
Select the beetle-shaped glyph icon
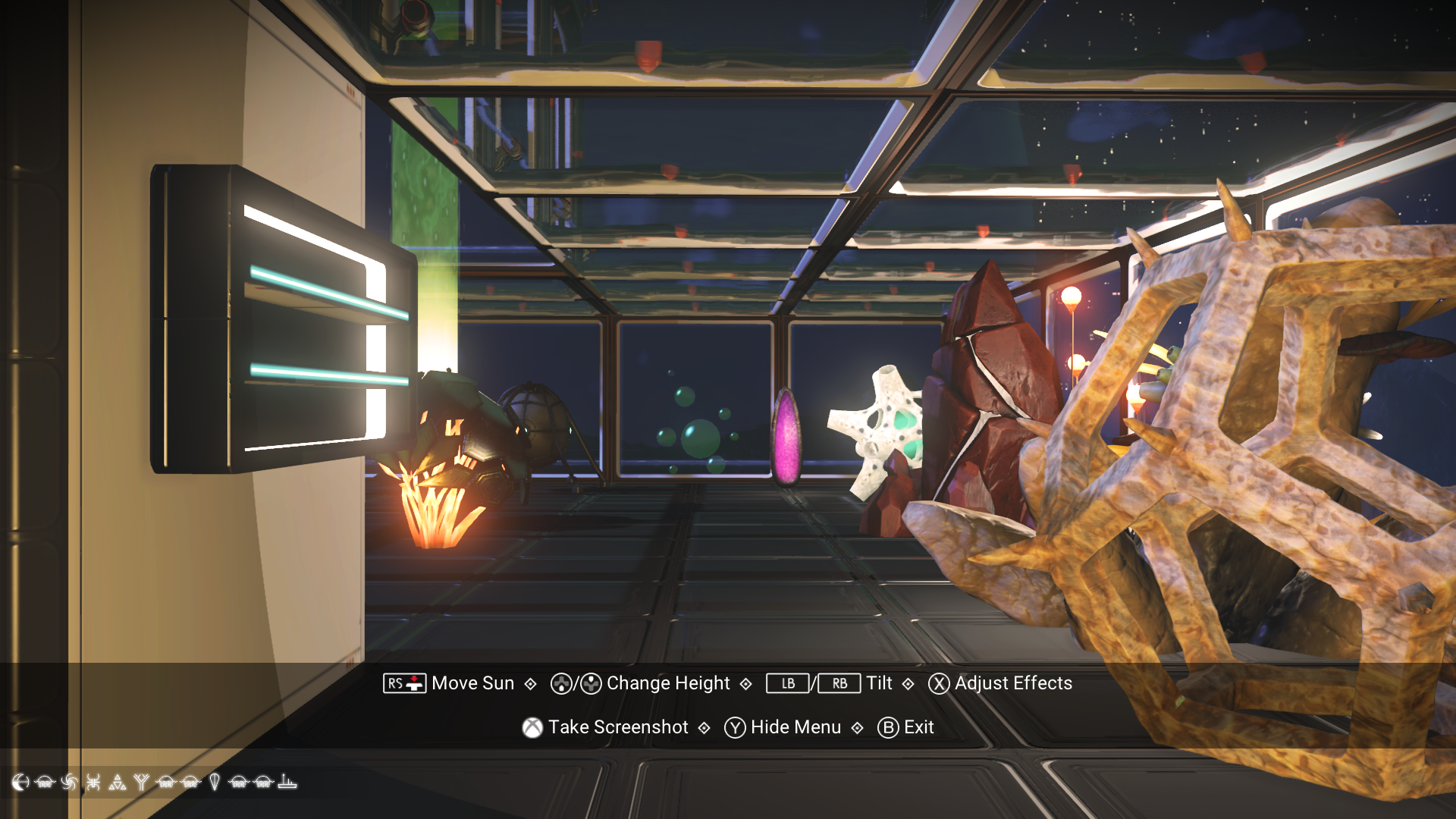[x=93, y=783]
